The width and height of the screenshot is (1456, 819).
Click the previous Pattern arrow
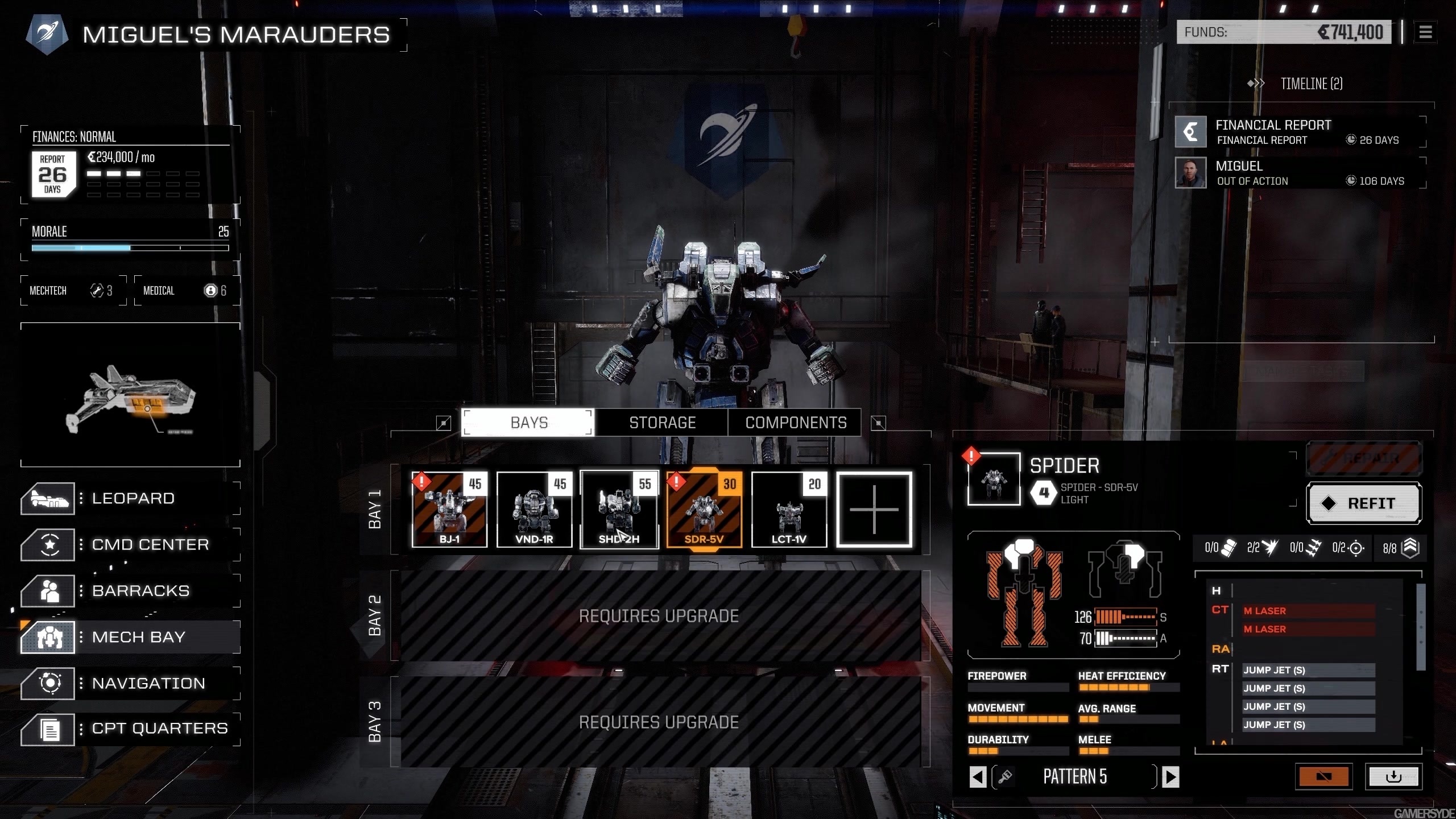(978, 776)
